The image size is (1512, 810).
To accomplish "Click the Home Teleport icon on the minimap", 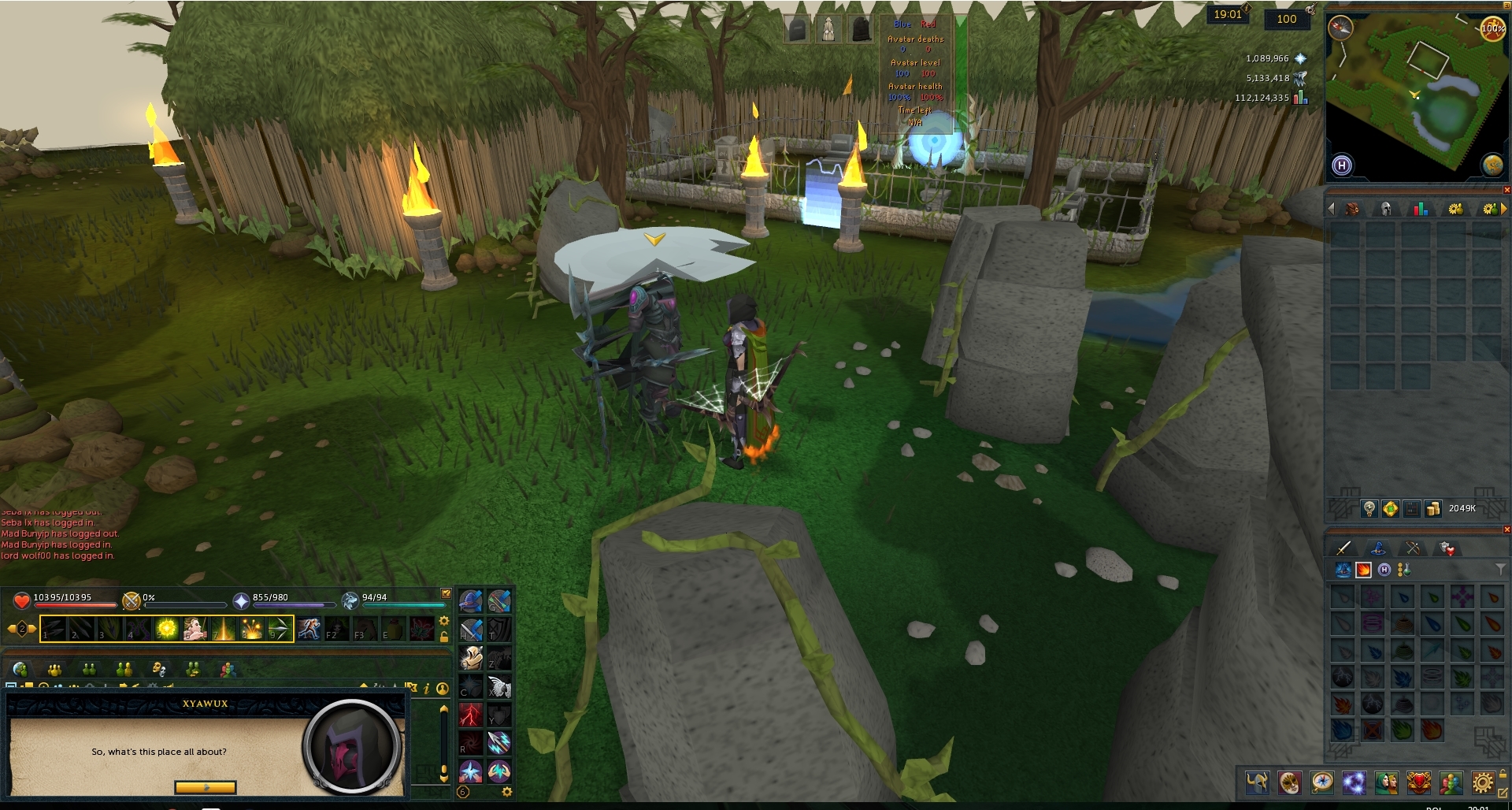I will pyautogui.click(x=1343, y=165).
